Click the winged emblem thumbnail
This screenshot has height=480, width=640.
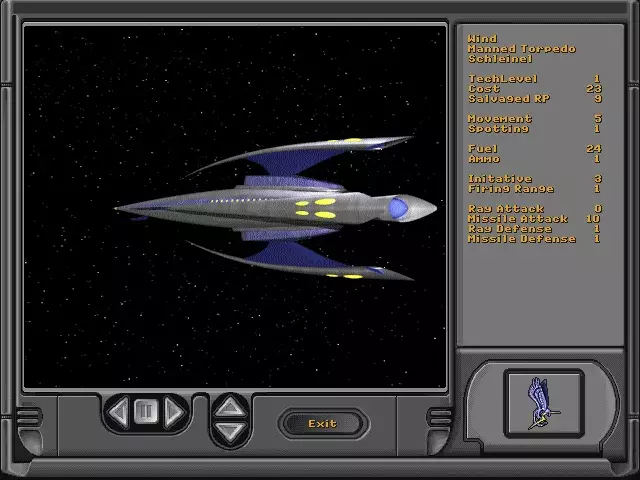543,402
